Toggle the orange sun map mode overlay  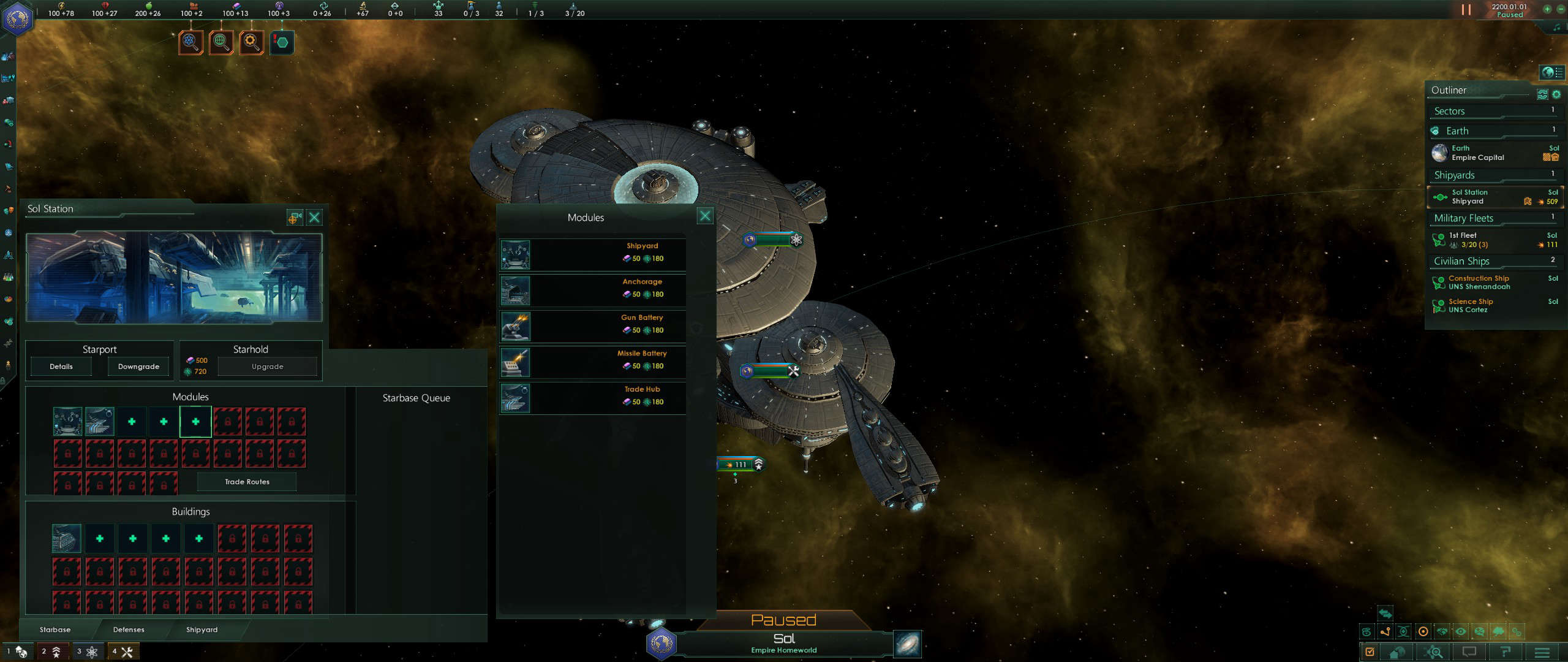(1422, 631)
